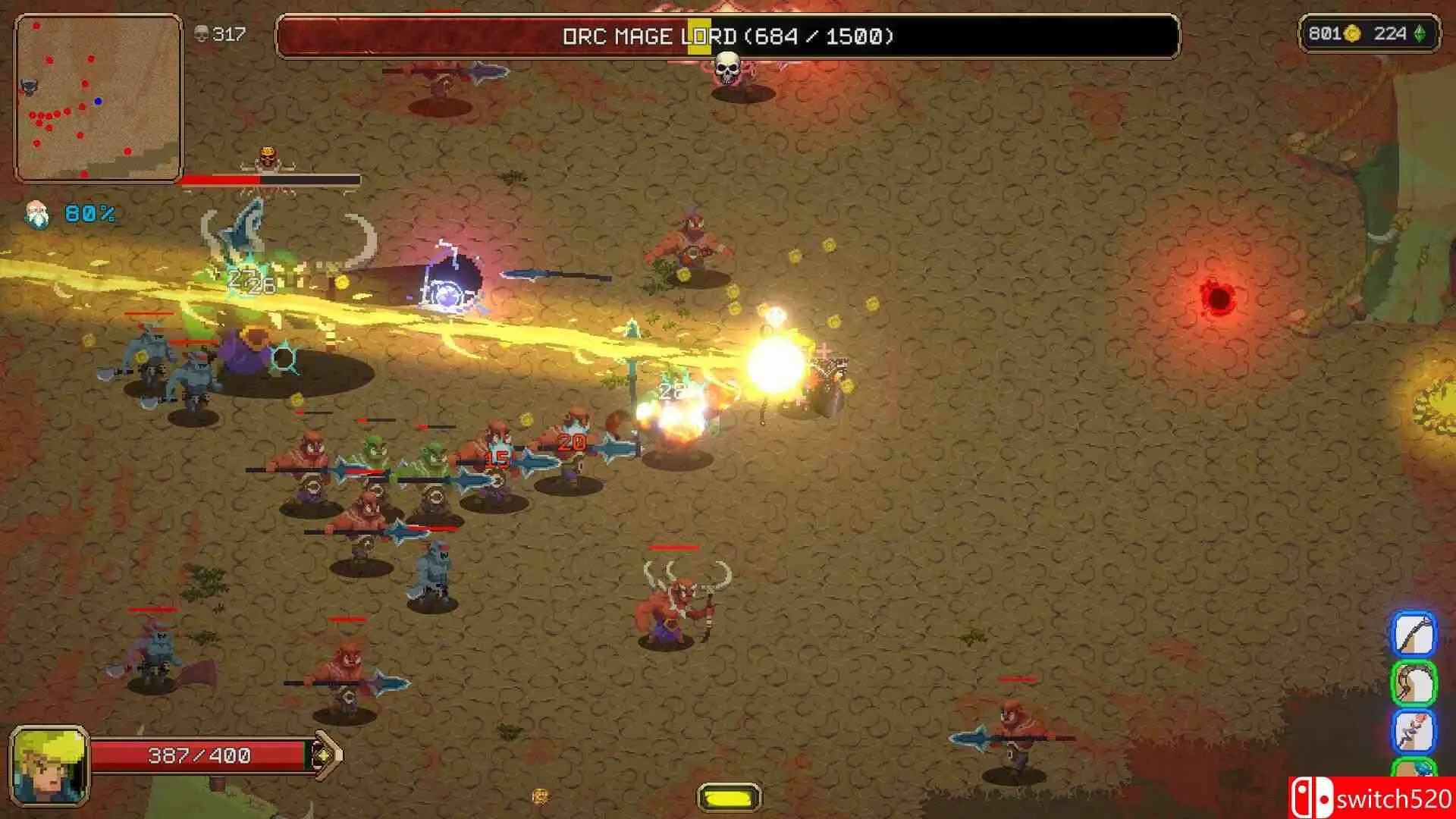
Task: Click the bearded wizard companion icon
Action: tap(36, 215)
